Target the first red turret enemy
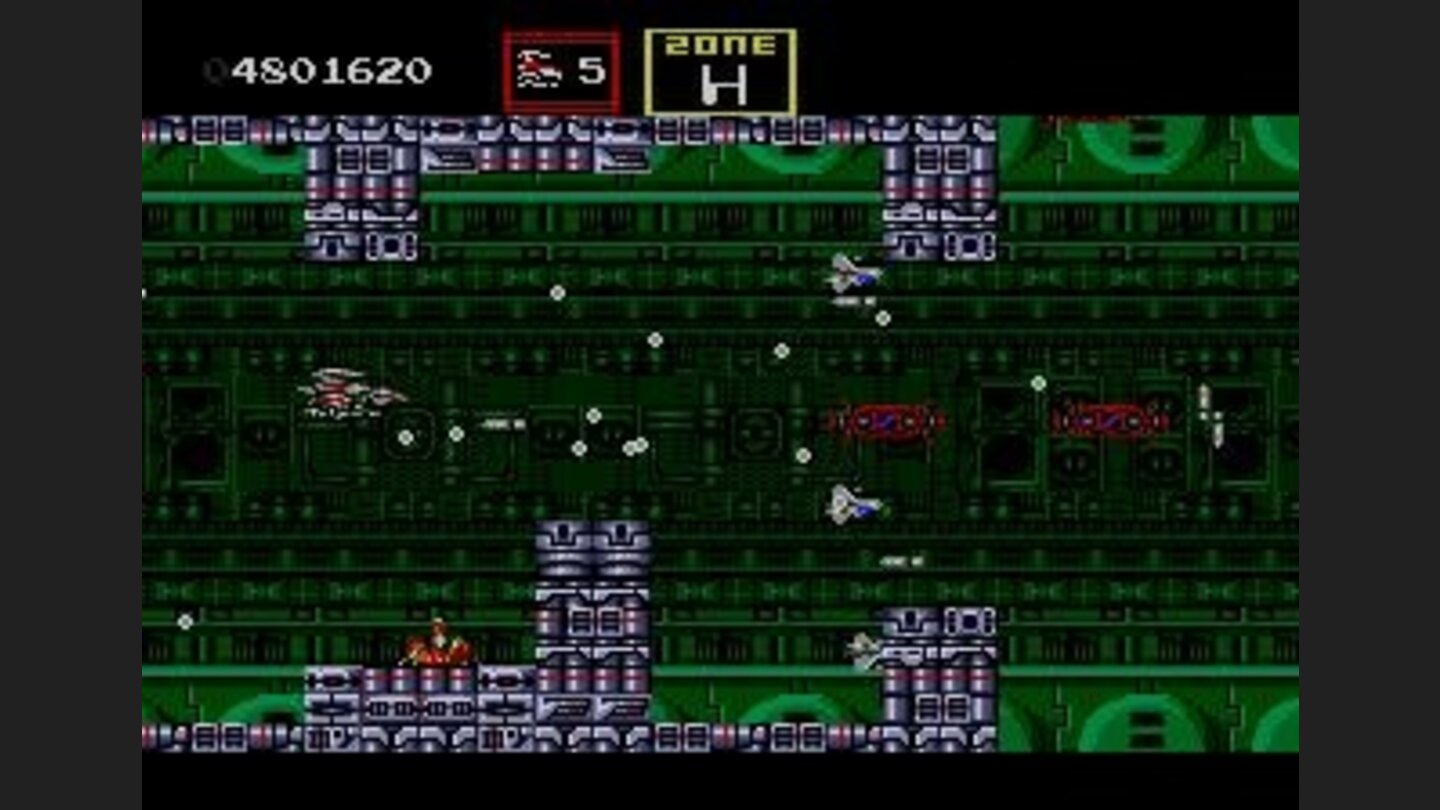This screenshot has width=1440, height=810. [885, 420]
